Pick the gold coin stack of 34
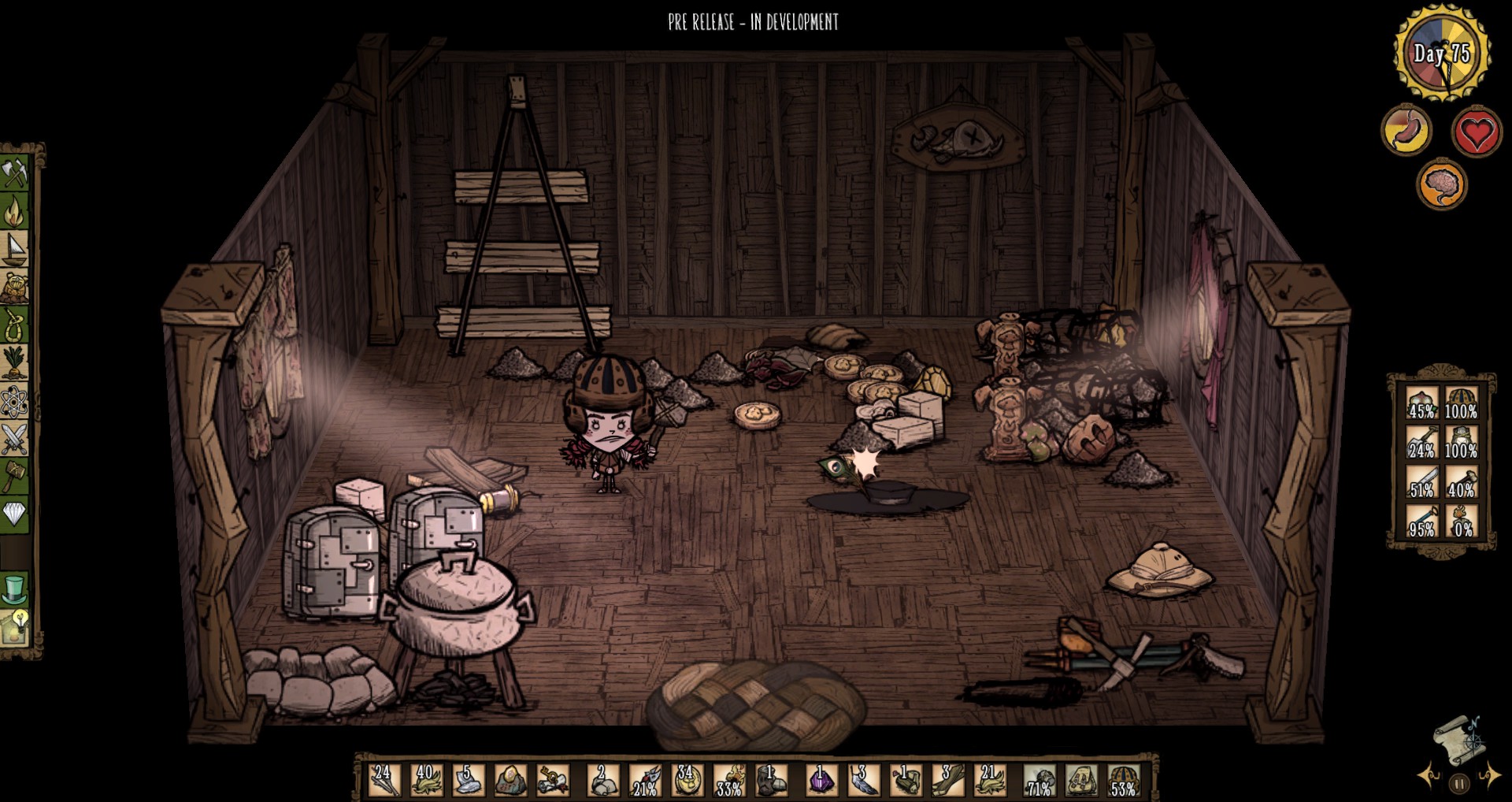This screenshot has height=802, width=1512. (x=687, y=781)
